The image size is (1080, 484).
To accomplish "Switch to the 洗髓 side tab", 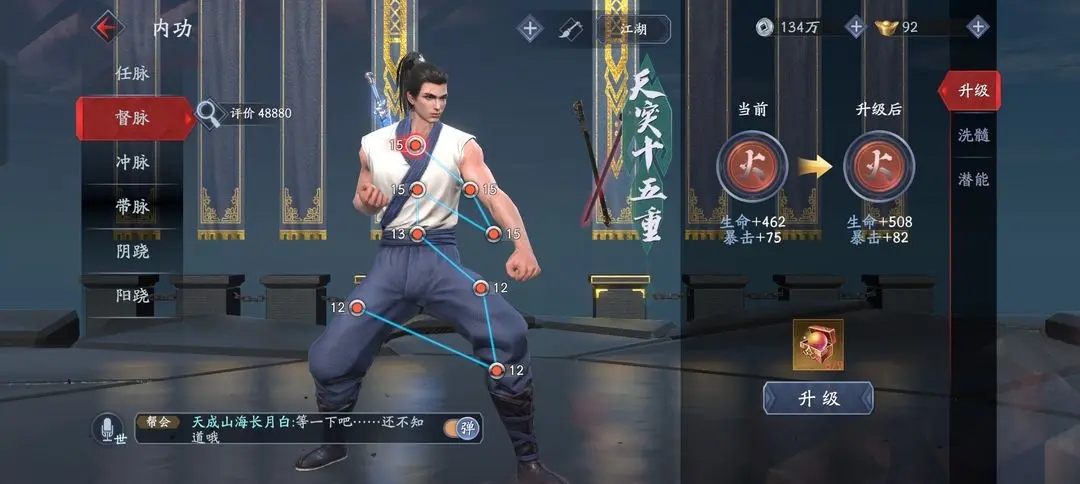I will pyautogui.click(x=973, y=134).
